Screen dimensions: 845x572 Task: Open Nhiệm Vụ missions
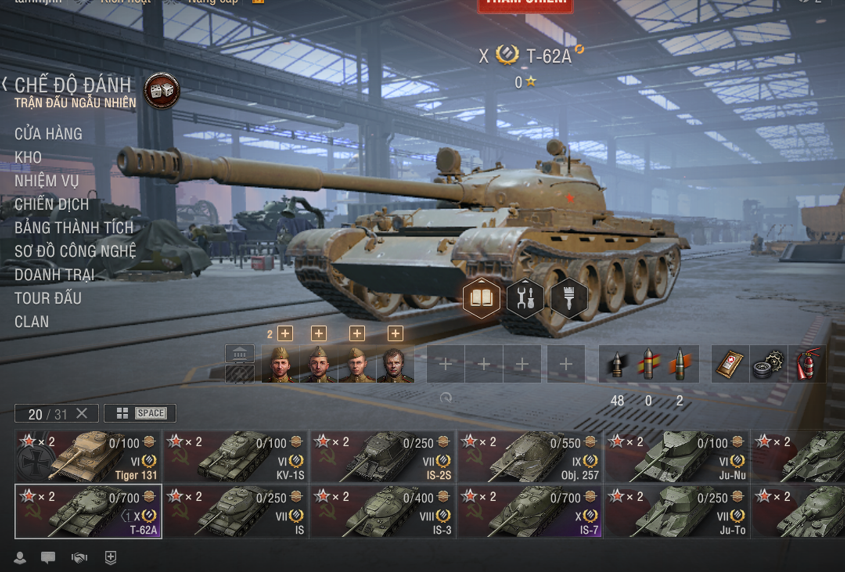coord(46,181)
